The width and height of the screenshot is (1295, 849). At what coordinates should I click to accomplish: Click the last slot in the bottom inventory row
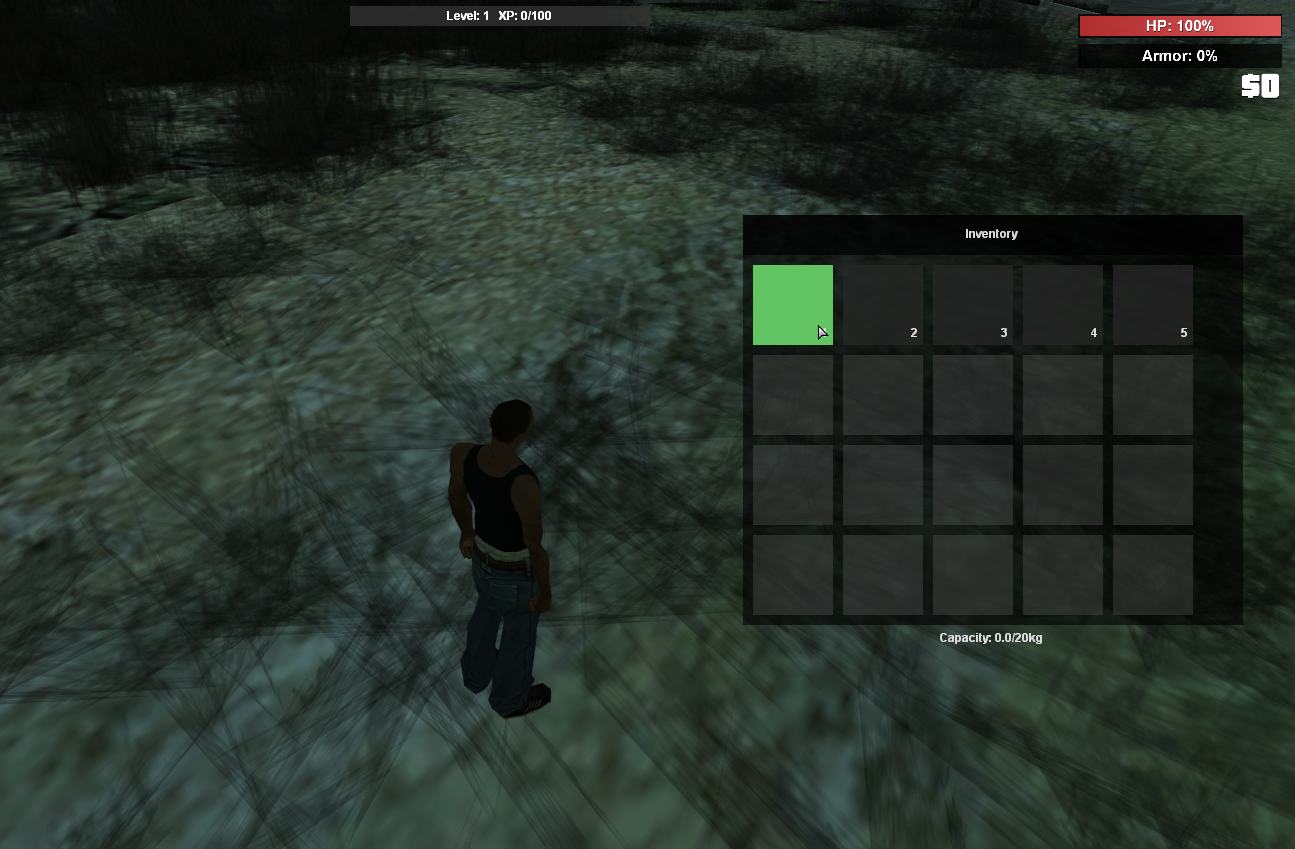pos(1152,574)
